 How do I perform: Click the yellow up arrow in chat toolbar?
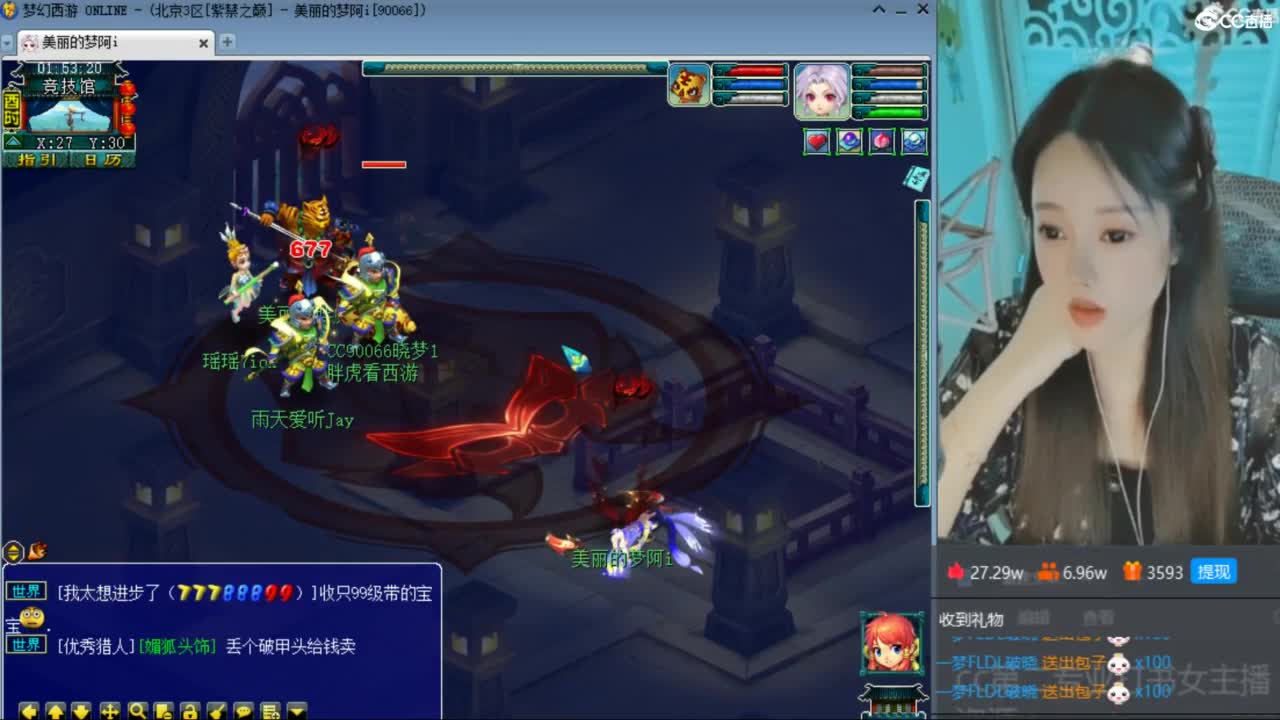click(x=54, y=710)
